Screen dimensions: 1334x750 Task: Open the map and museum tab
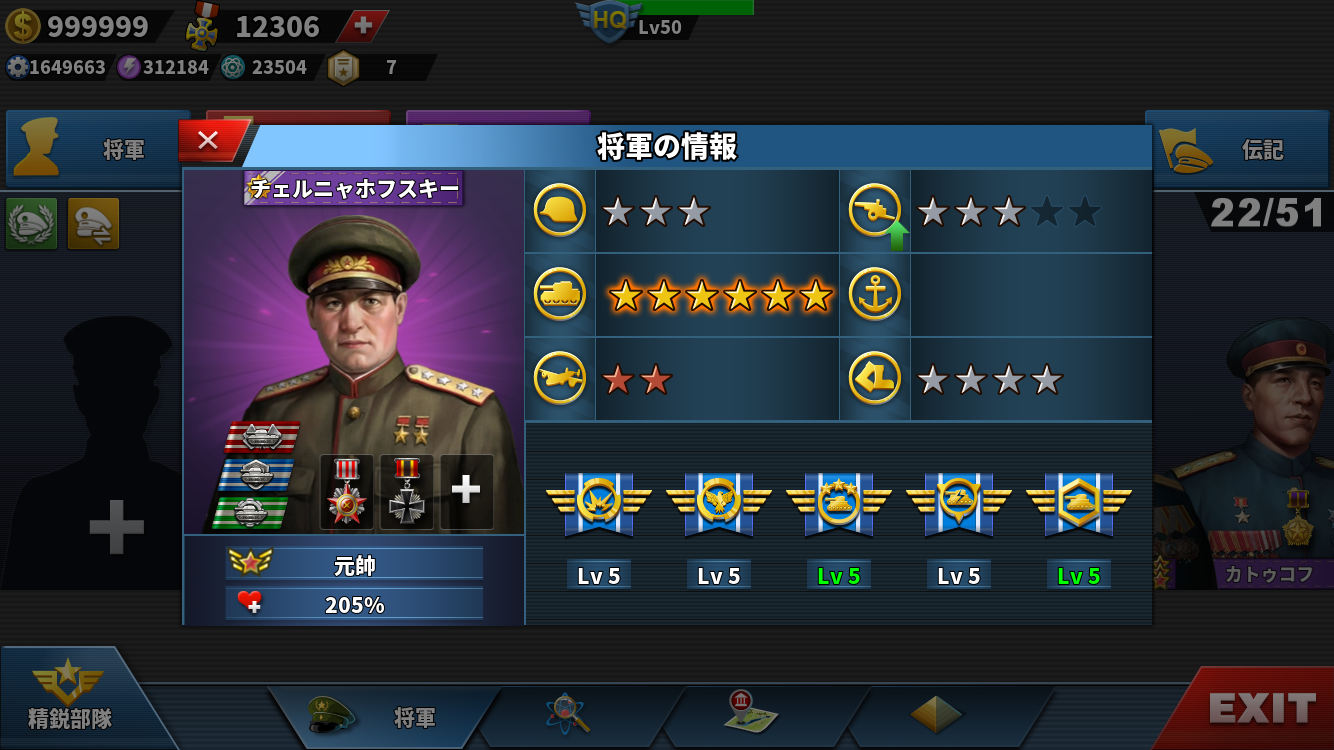tap(752, 712)
